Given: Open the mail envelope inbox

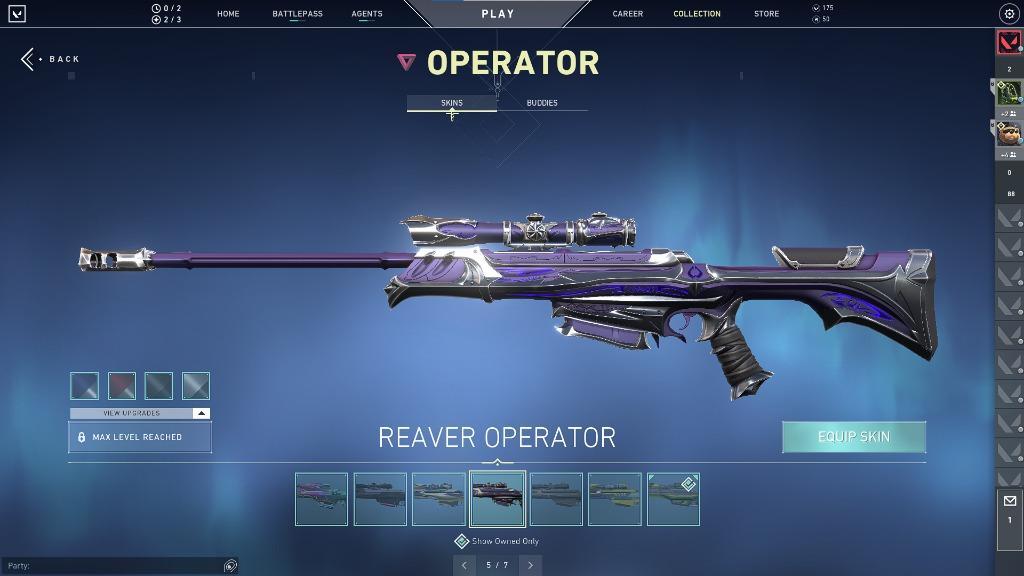Looking at the screenshot, I should [x=1009, y=501].
